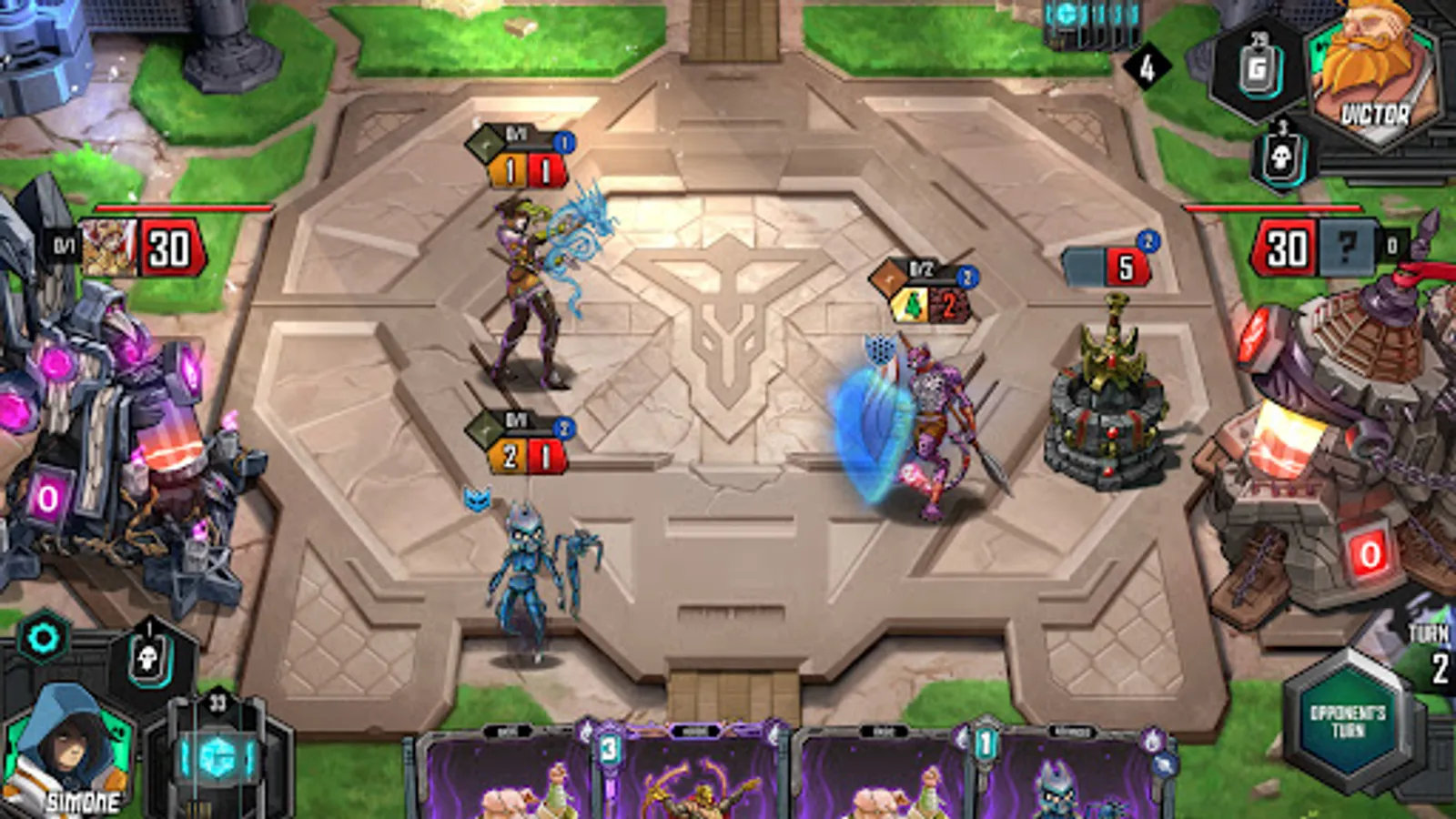This screenshot has height=819, width=1456.
Task: Click Simone's red 30 health bar
Action: 168,241
